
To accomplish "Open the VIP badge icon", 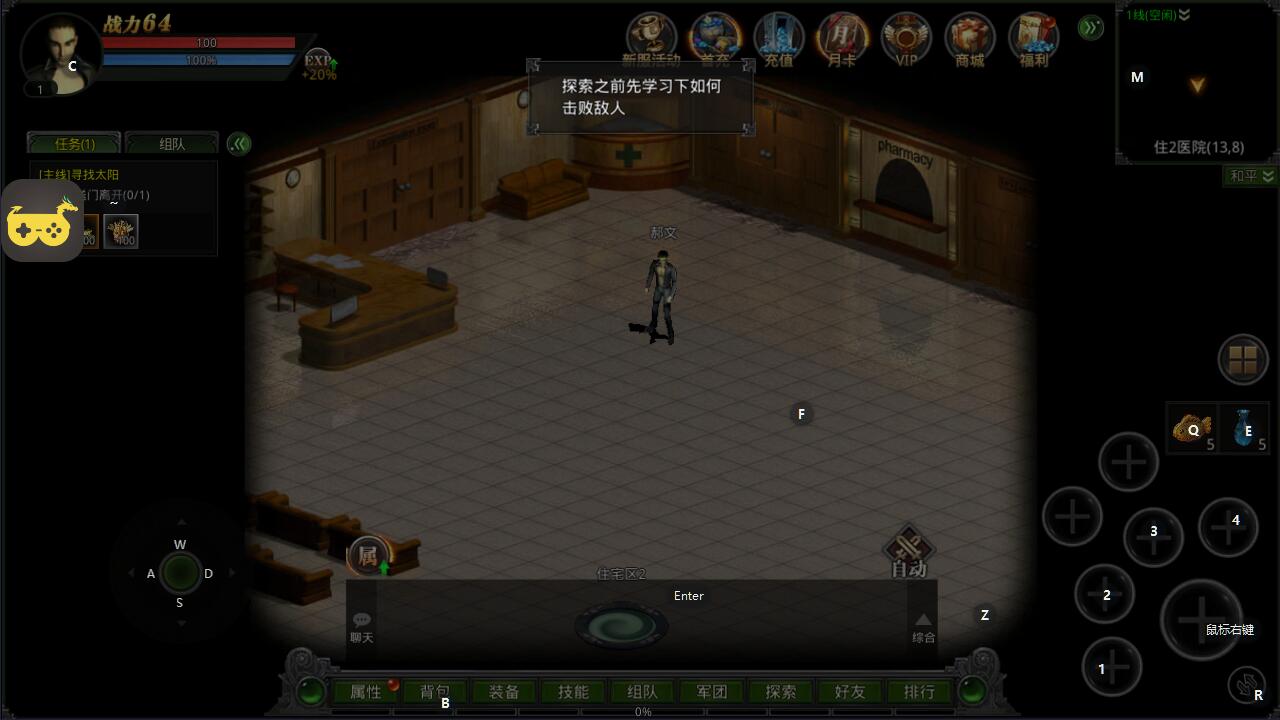I will click(x=906, y=40).
